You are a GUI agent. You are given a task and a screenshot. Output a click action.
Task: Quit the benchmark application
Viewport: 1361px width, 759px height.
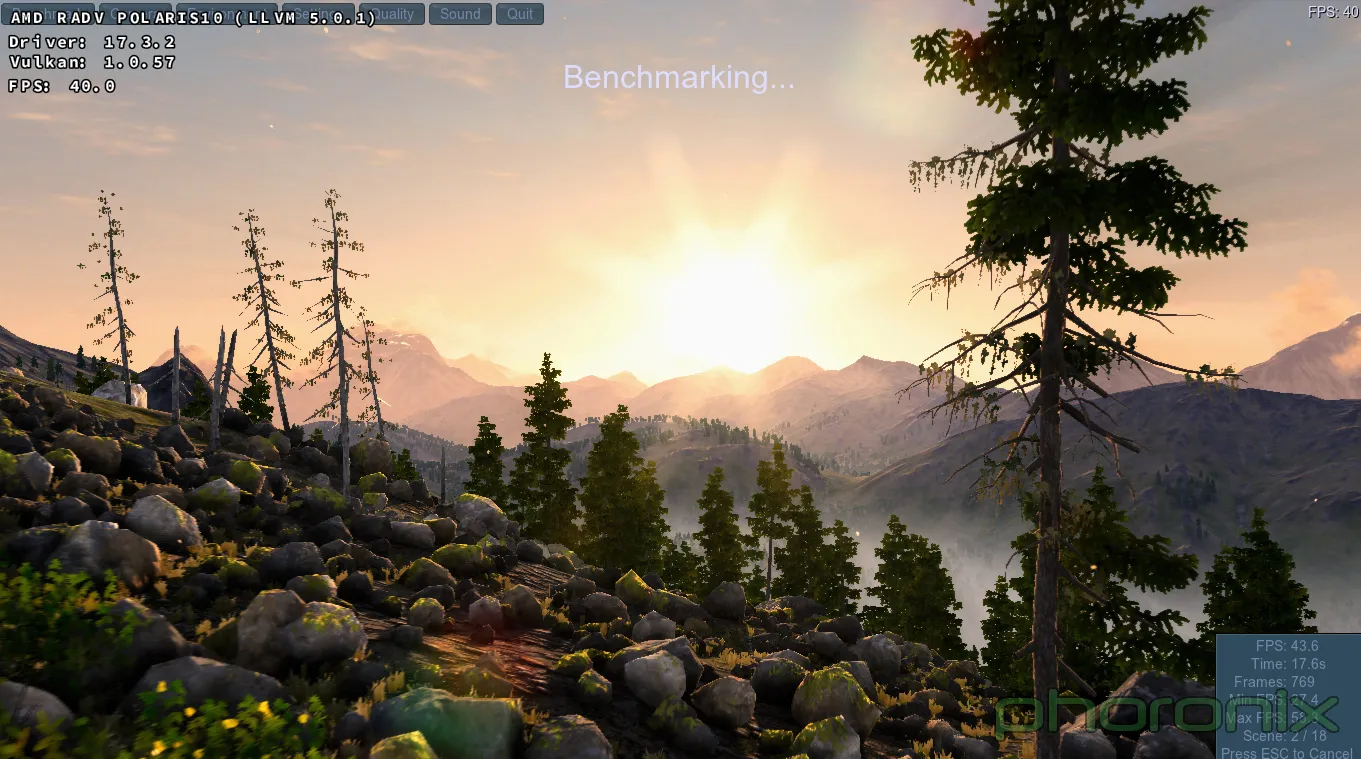pos(520,14)
